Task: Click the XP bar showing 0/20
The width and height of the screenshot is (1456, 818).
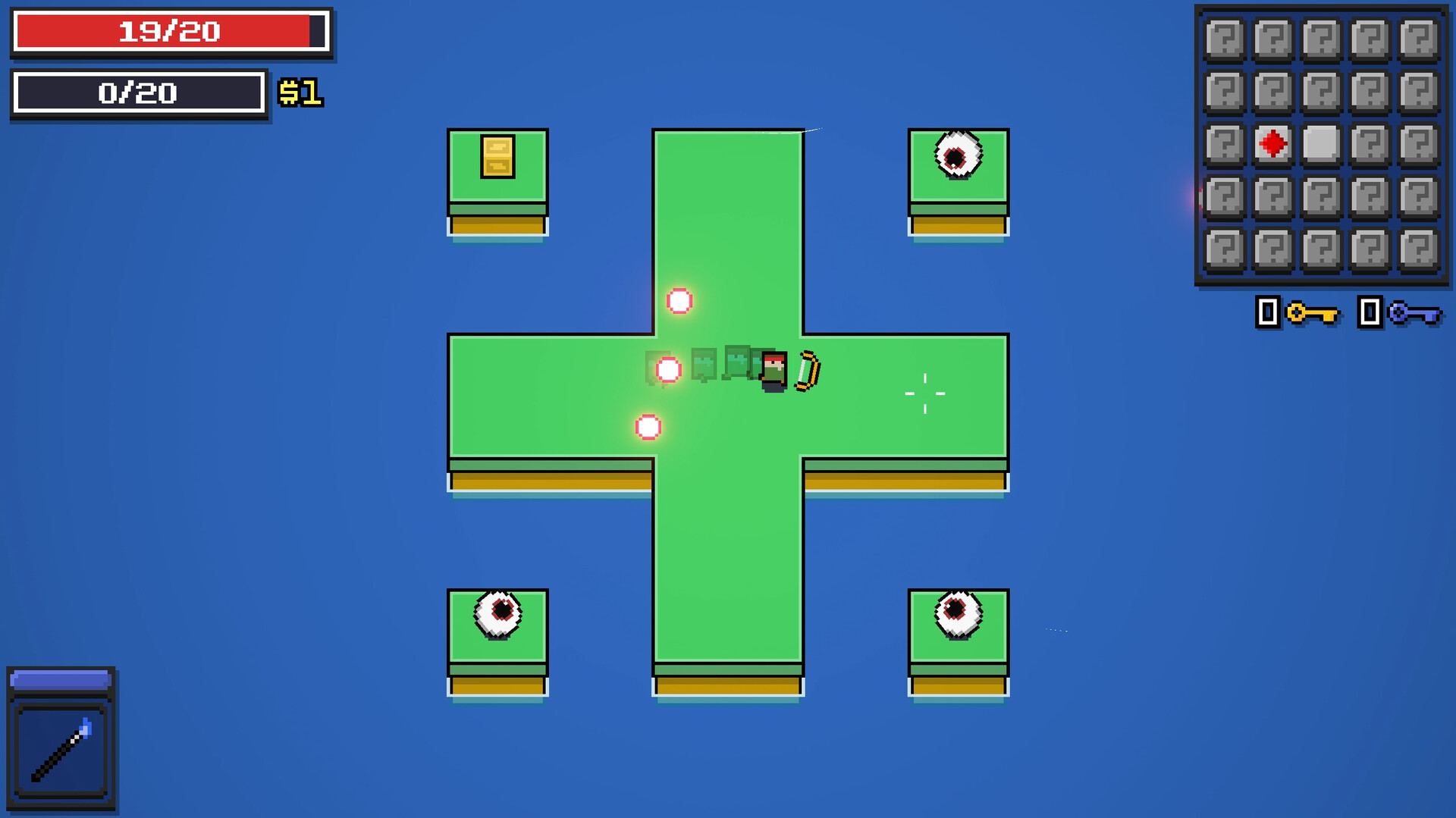Action: [139, 93]
